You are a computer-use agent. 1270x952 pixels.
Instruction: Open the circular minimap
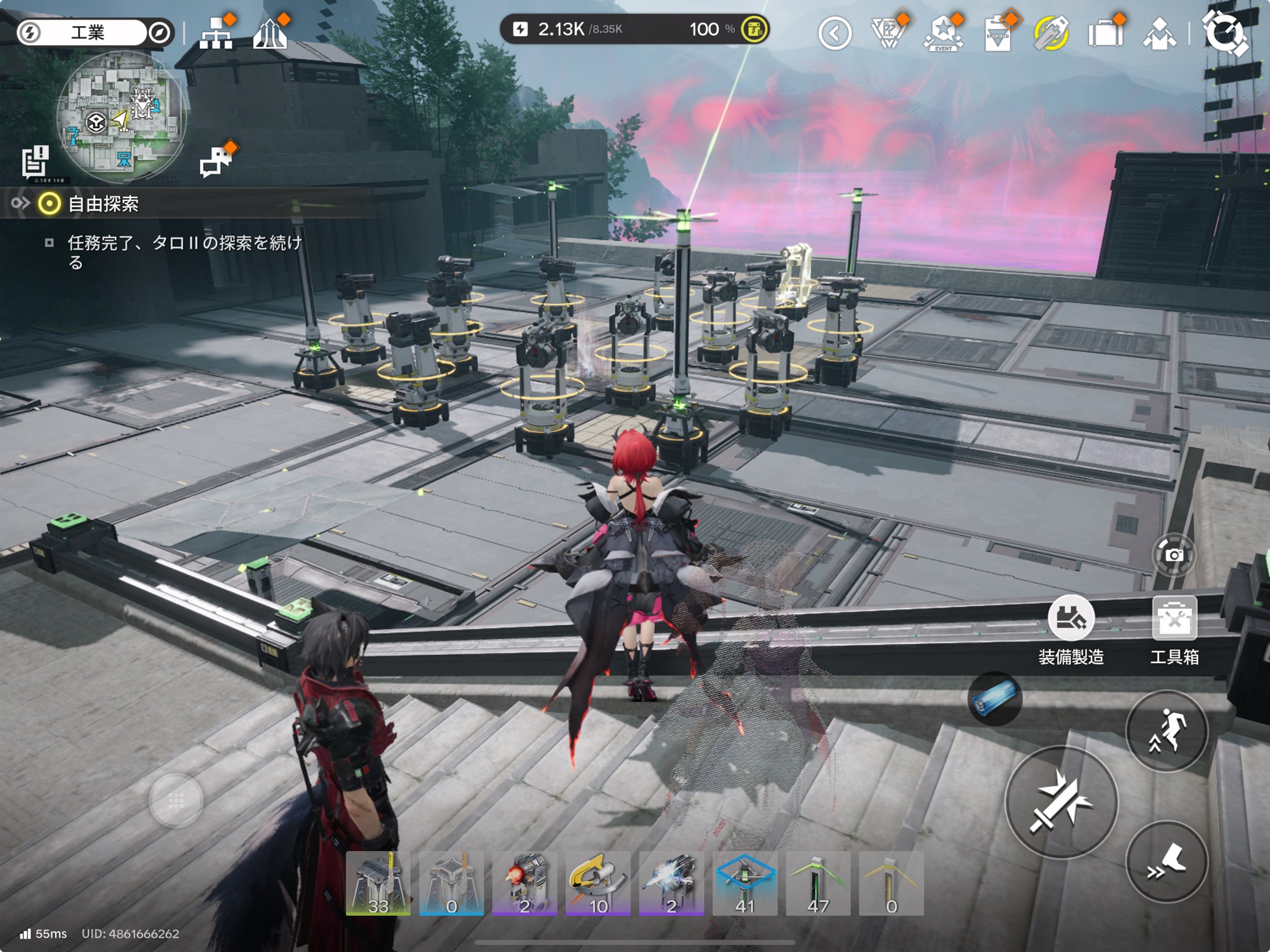(121, 117)
